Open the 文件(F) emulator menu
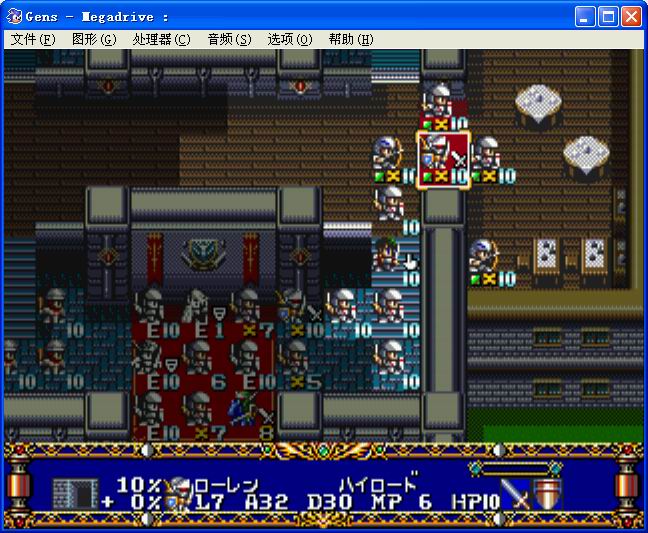The height and width of the screenshot is (533, 648). pyautogui.click(x=33, y=39)
